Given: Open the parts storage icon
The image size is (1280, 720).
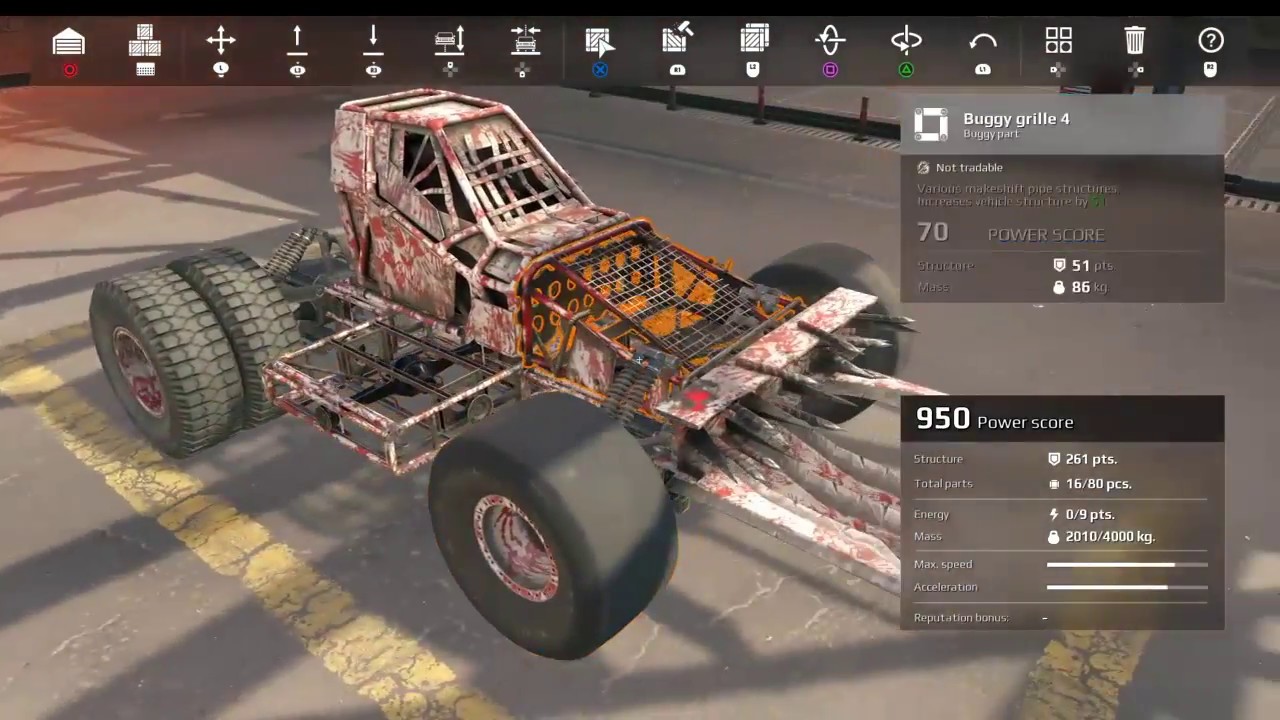Looking at the screenshot, I should point(145,40).
